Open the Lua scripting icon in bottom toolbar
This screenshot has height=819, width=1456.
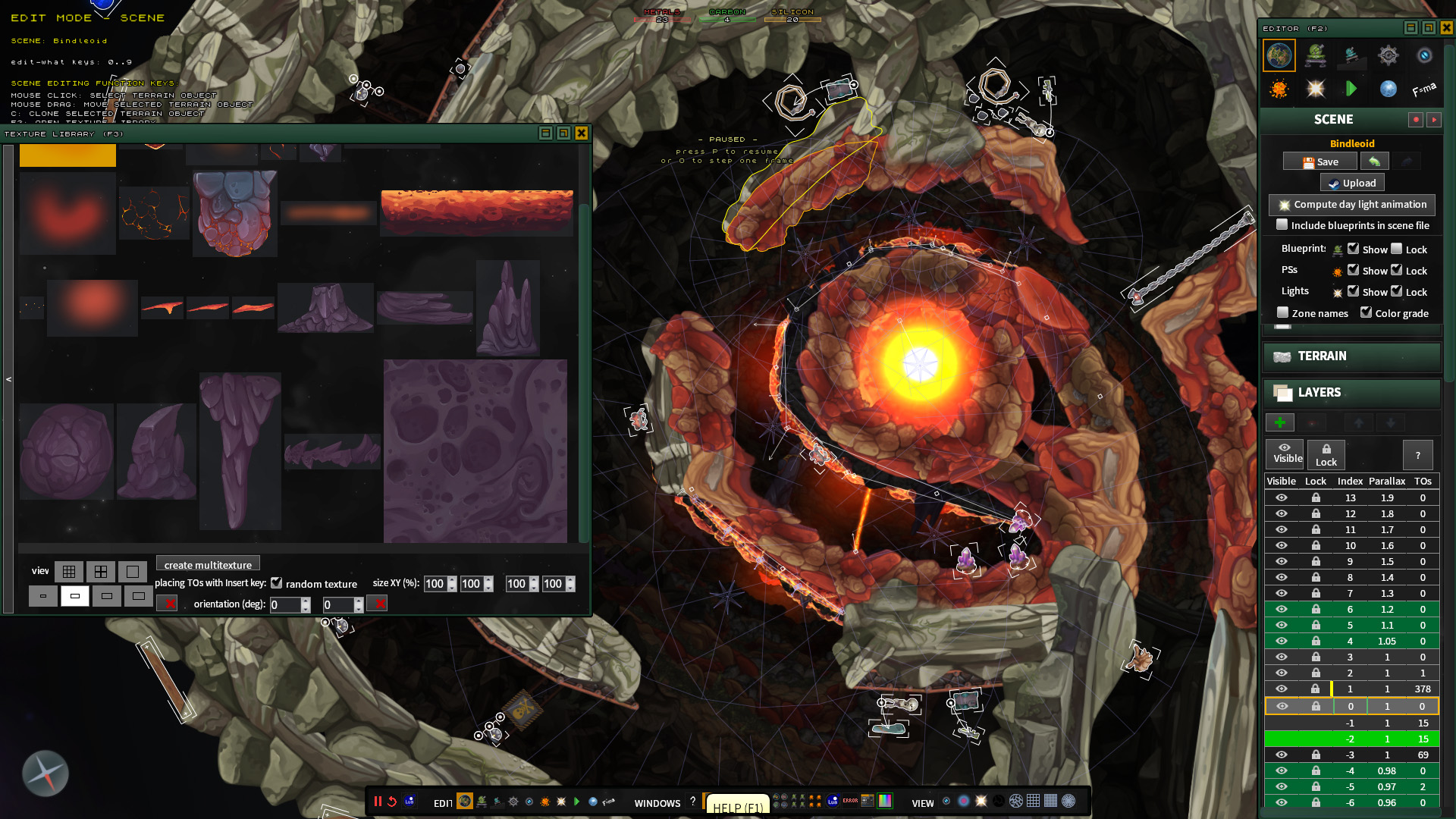[x=409, y=802]
